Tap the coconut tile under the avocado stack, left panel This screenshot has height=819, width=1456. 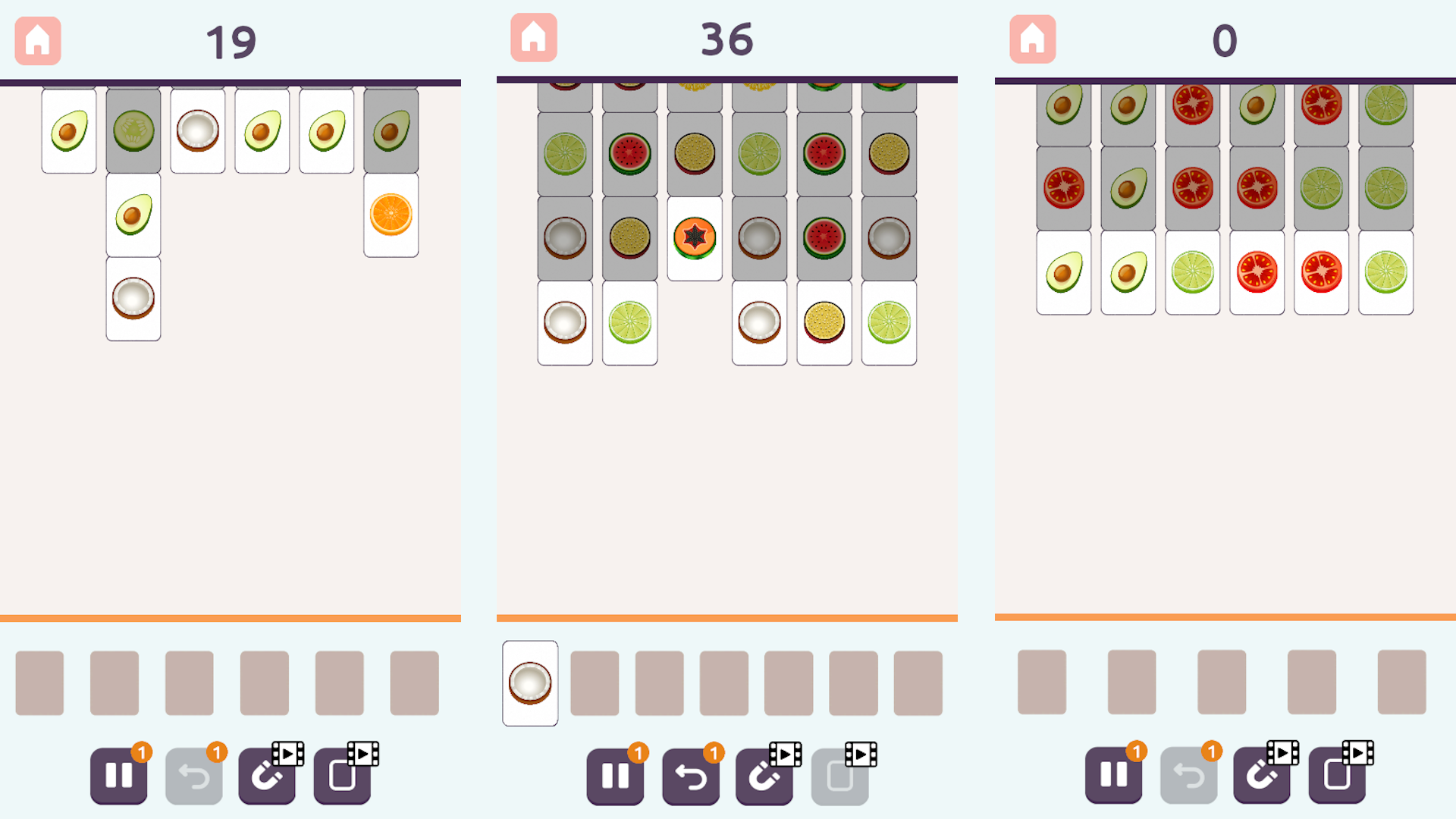click(x=133, y=298)
